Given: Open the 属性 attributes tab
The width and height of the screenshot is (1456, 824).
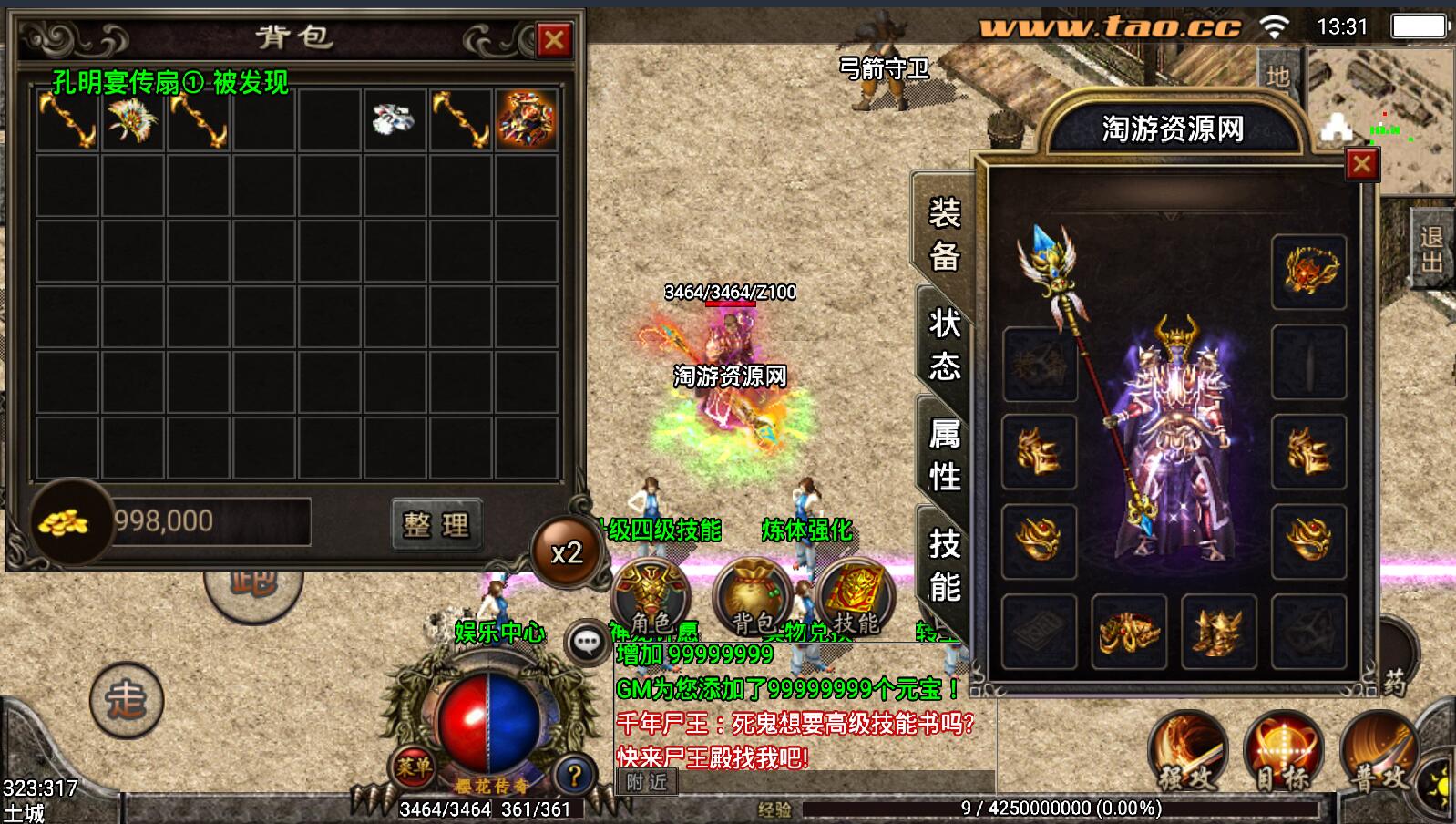Looking at the screenshot, I should click(x=944, y=454).
